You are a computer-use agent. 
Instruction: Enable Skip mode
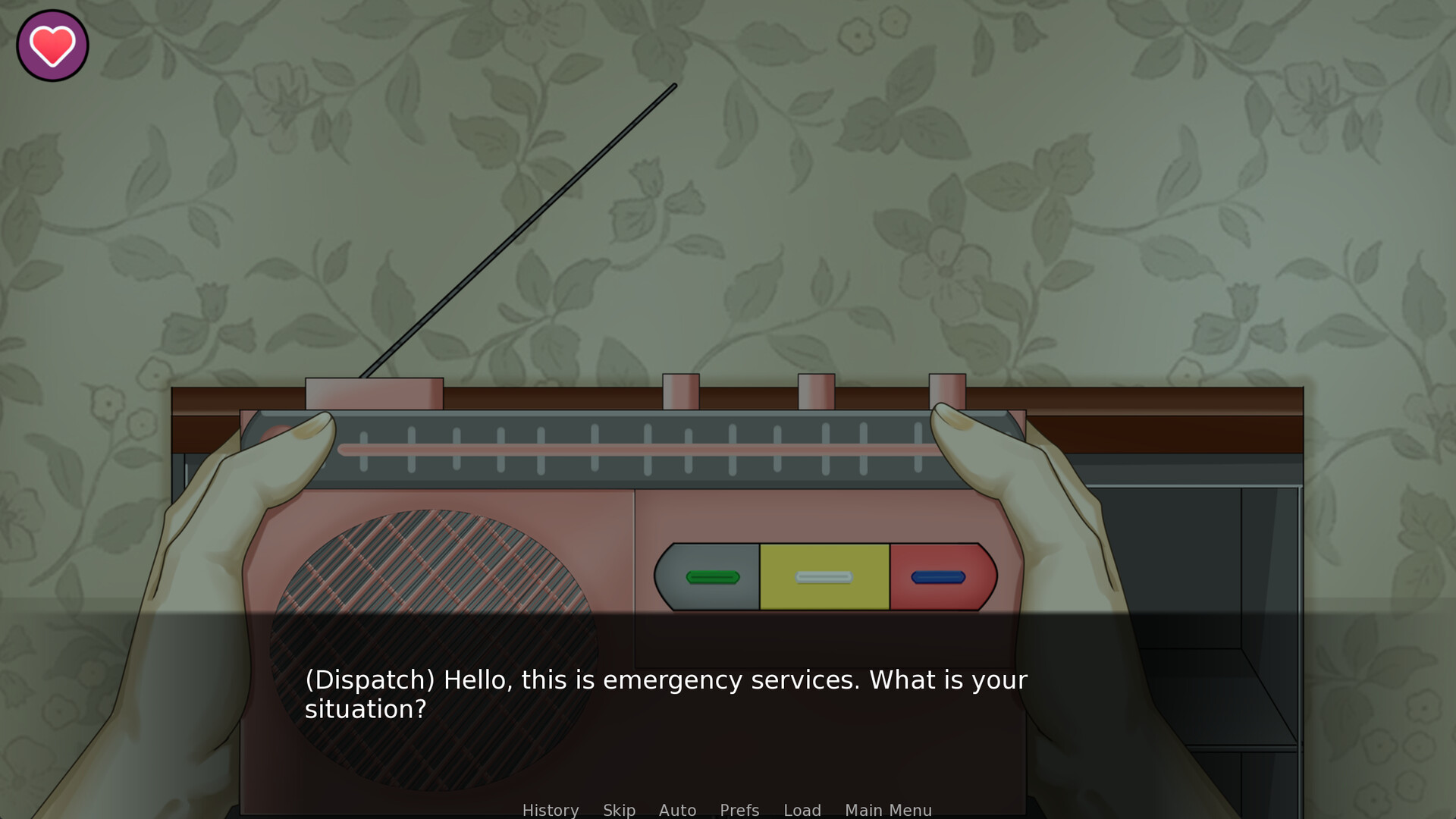pyautogui.click(x=618, y=810)
